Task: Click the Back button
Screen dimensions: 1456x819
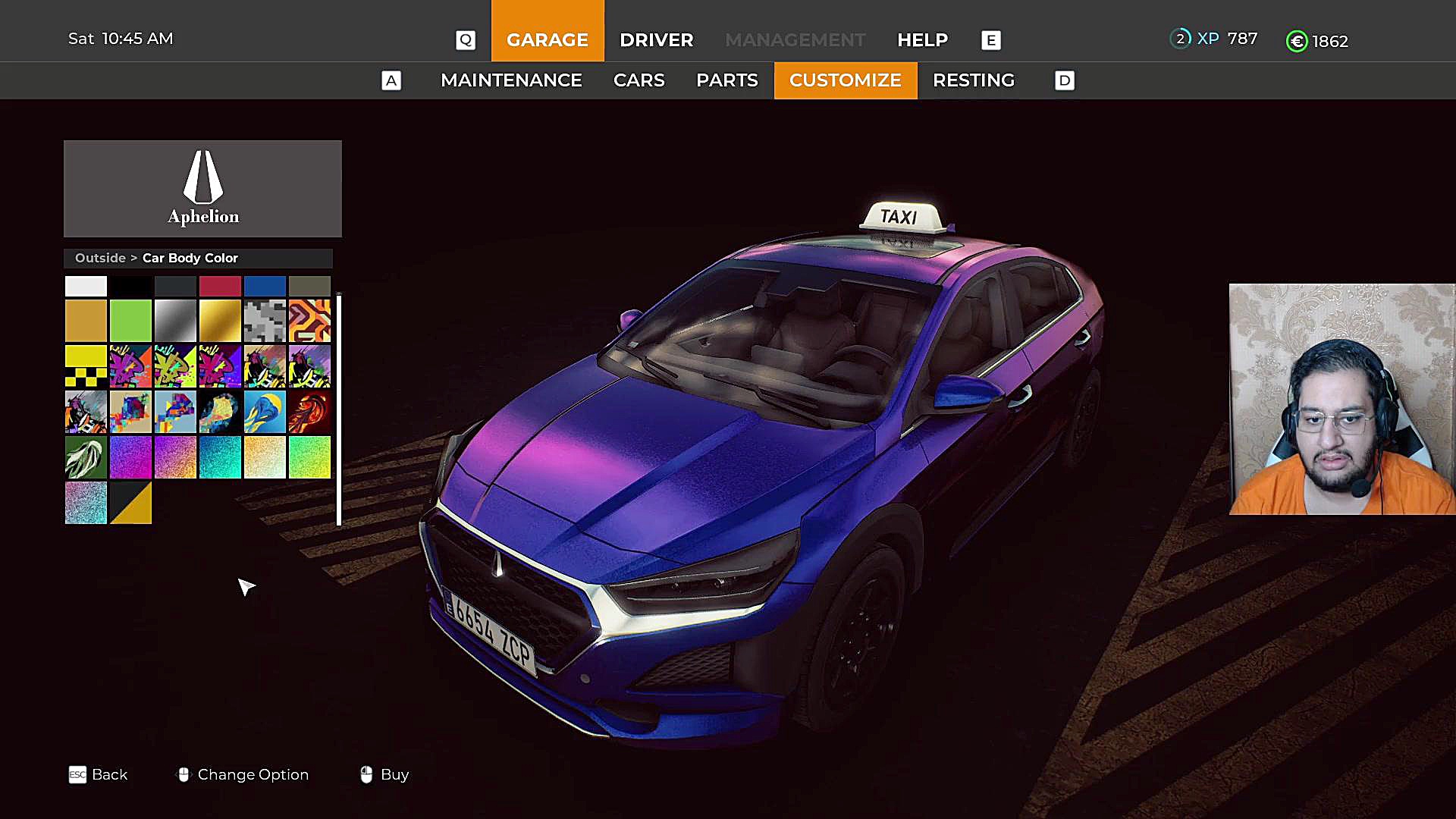Action: click(99, 774)
